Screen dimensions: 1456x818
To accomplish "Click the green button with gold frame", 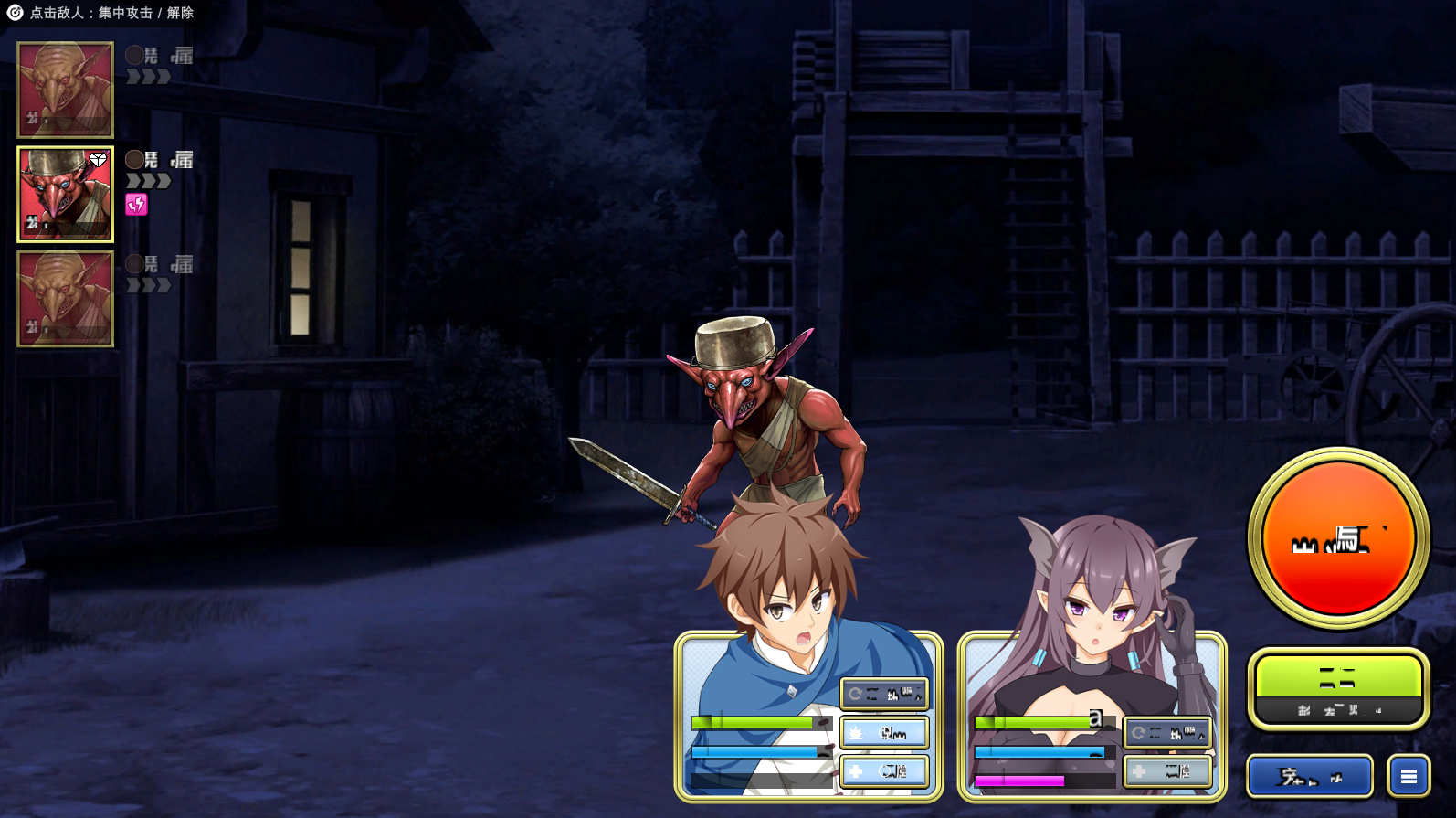I will point(1338,688).
